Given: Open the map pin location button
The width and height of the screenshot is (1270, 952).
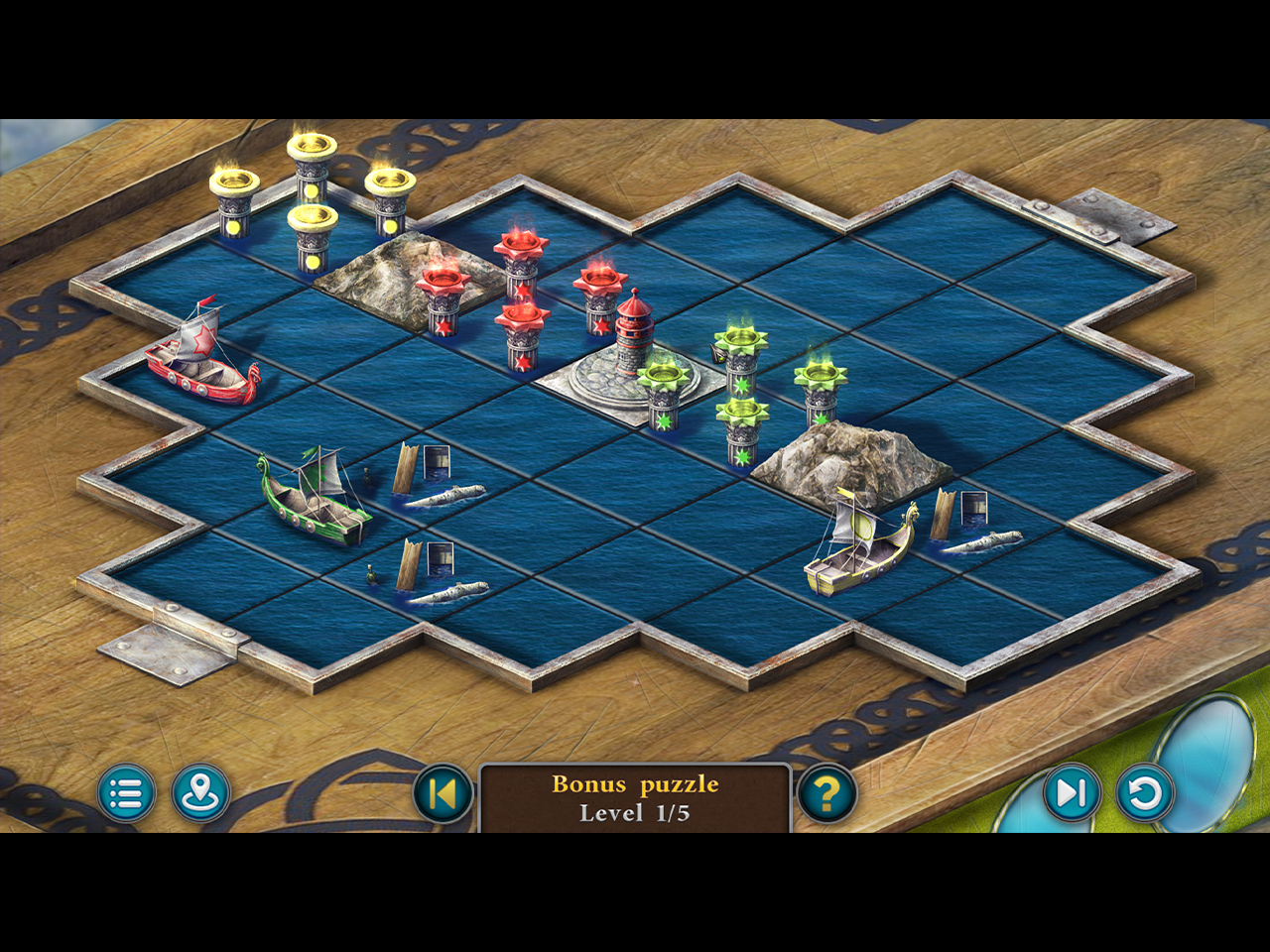Looking at the screenshot, I should coord(200,793).
